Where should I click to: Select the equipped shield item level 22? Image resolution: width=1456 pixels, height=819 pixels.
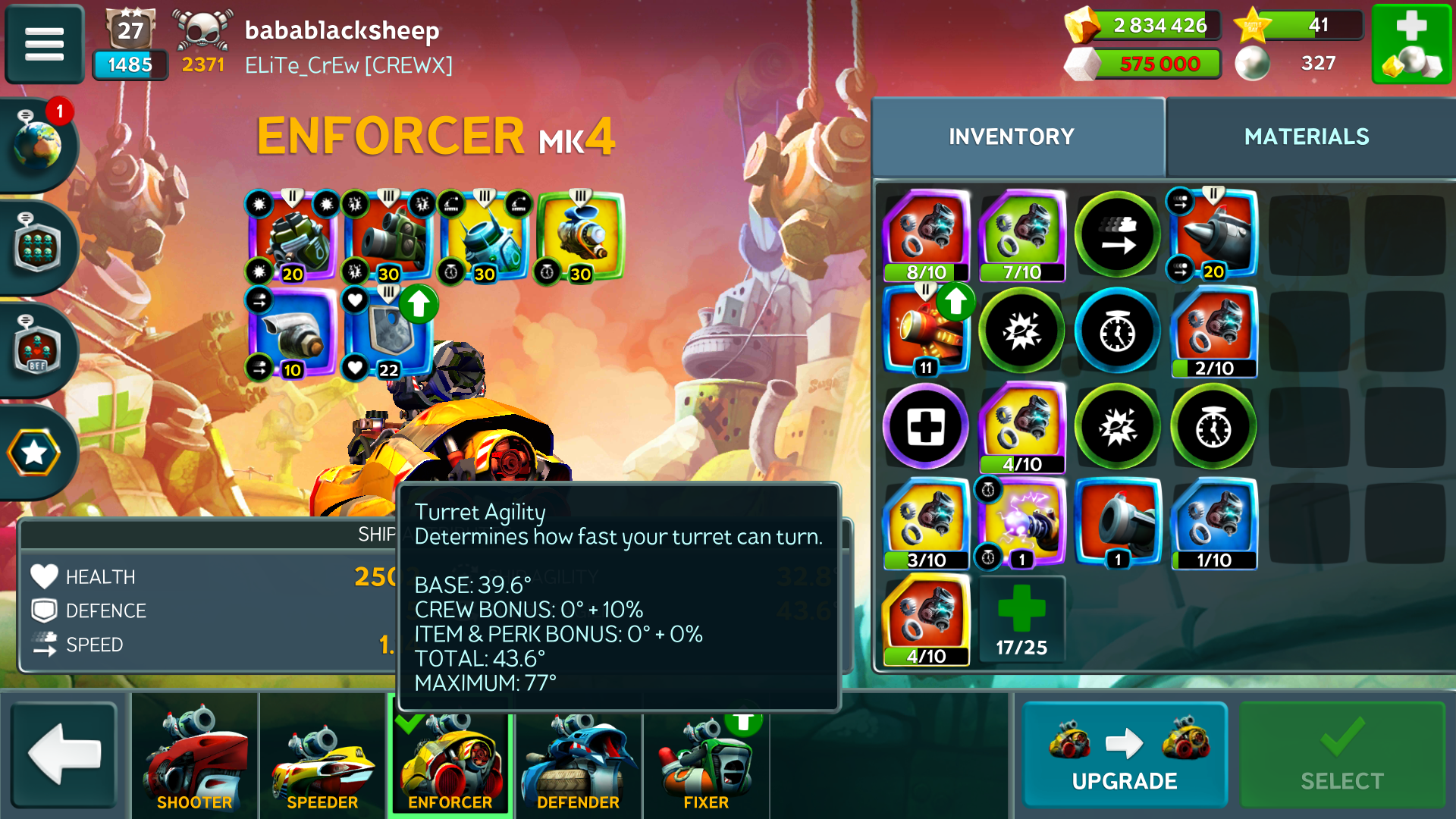(x=388, y=332)
